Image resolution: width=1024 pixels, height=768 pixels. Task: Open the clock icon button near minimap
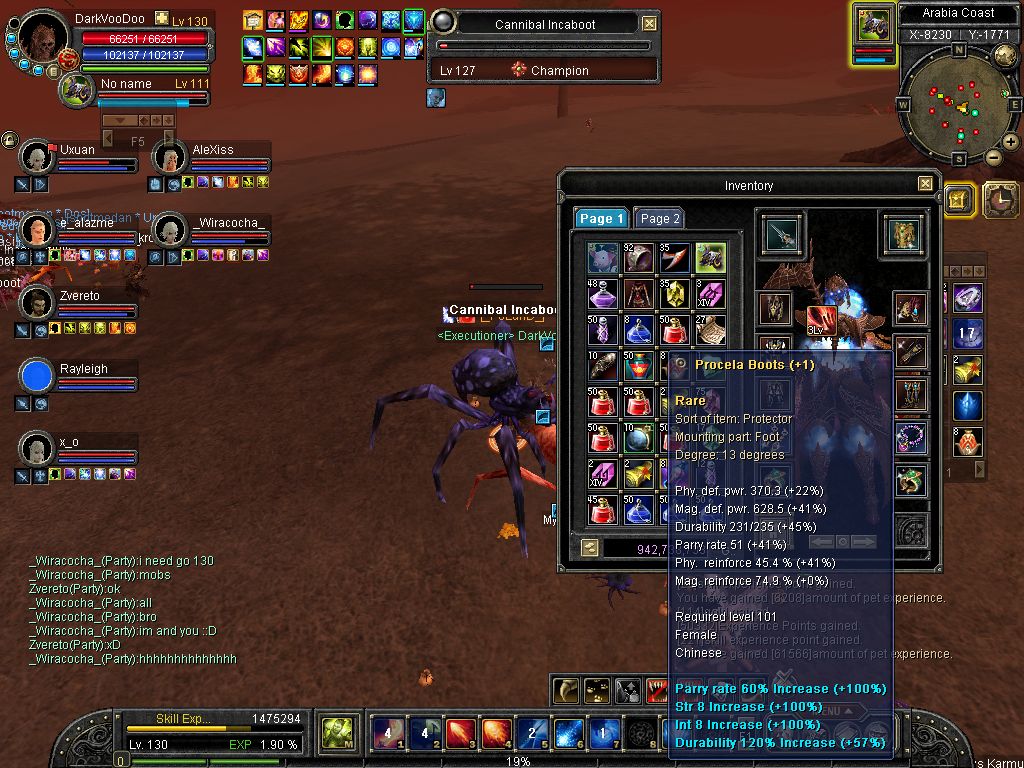999,200
